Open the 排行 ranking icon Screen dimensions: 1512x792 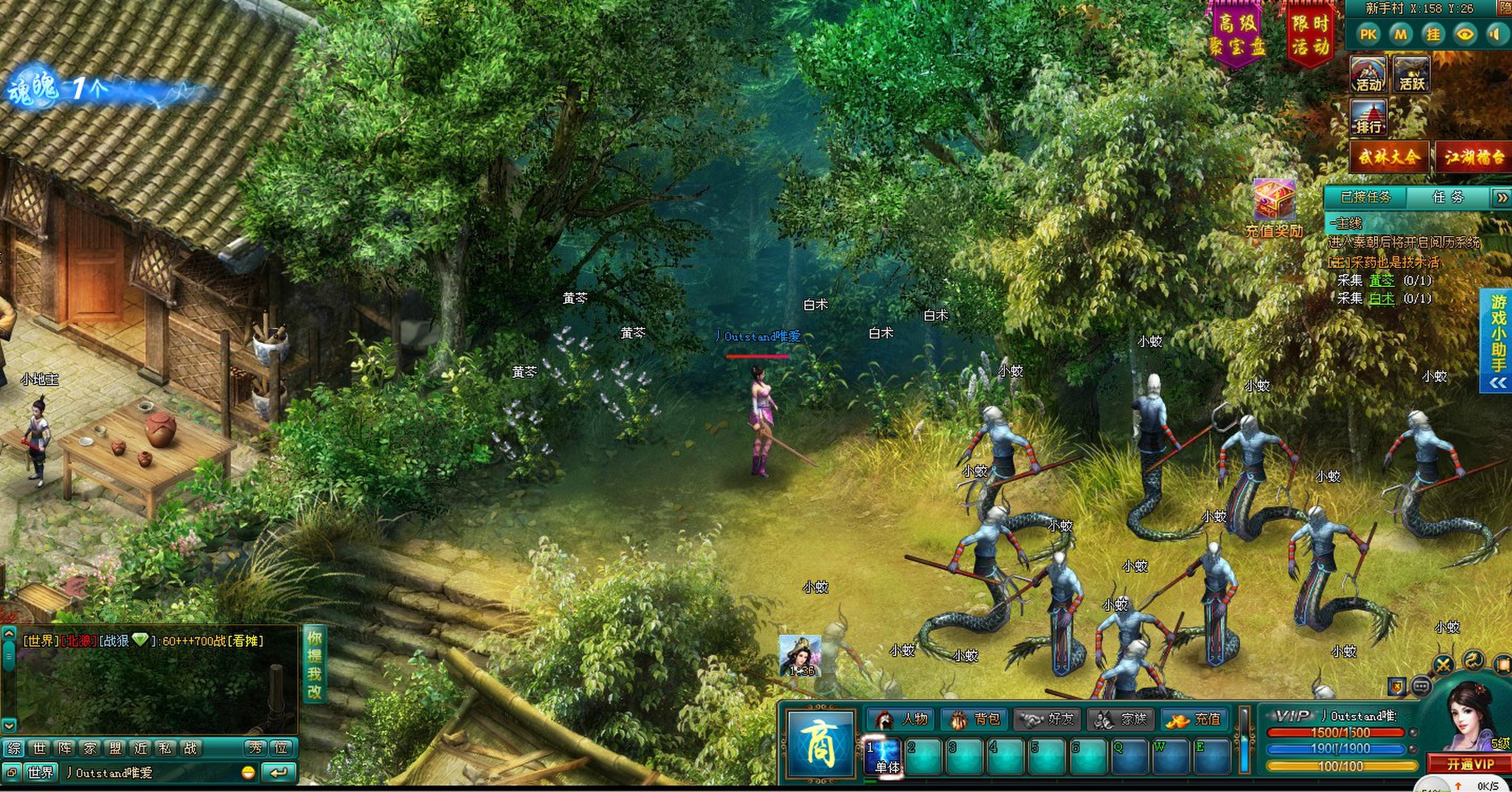1369,118
